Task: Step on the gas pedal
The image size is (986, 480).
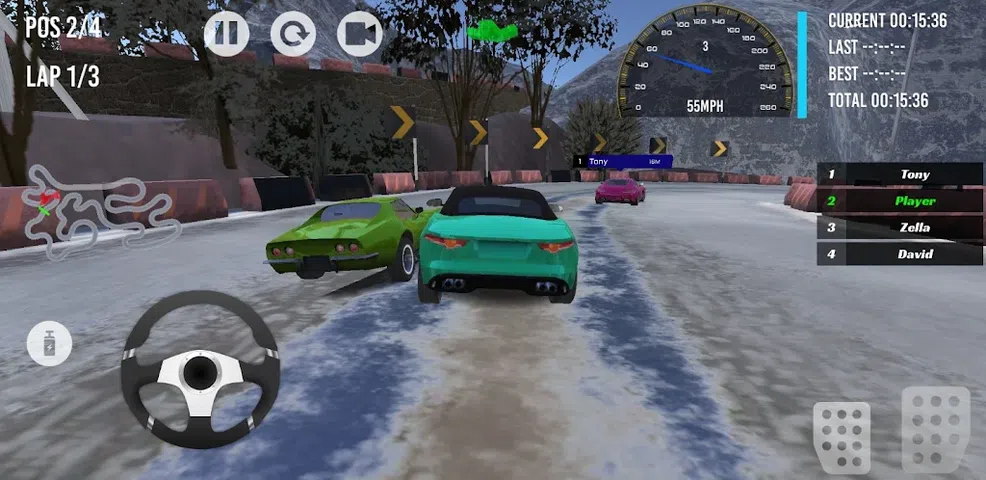Action: pyautogui.click(x=935, y=428)
